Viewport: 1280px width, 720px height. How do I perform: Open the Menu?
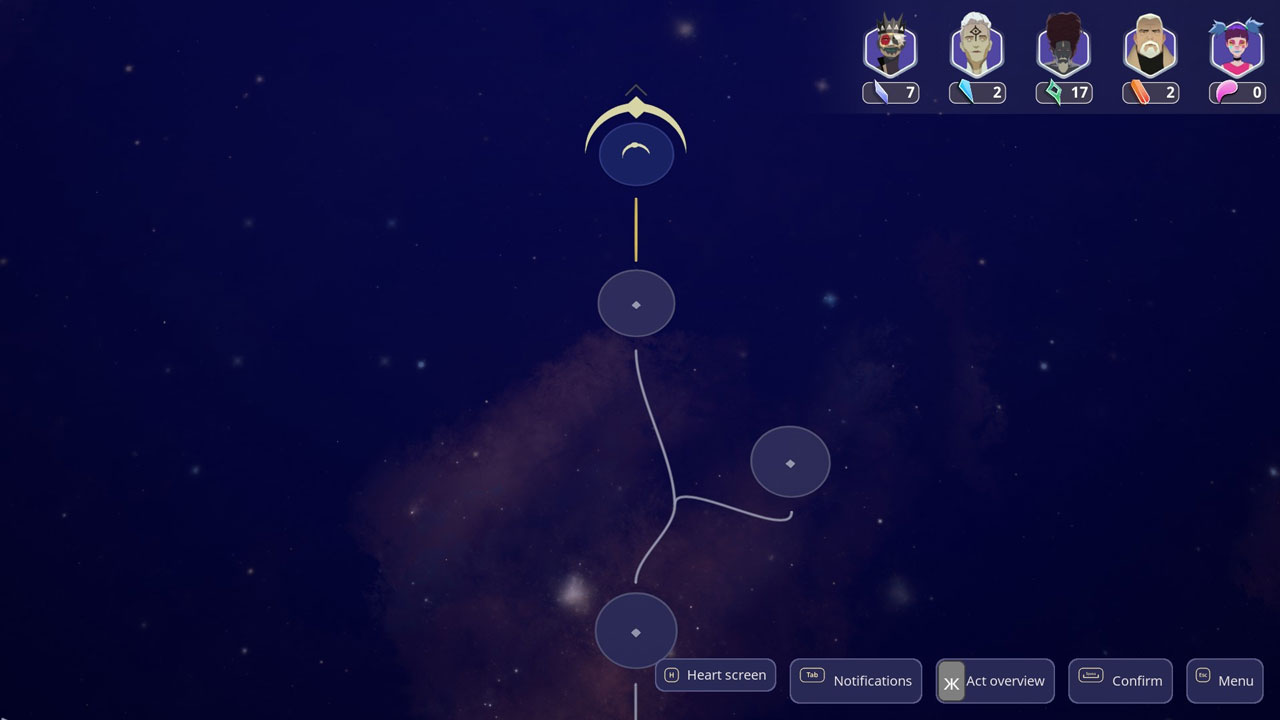click(1224, 680)
